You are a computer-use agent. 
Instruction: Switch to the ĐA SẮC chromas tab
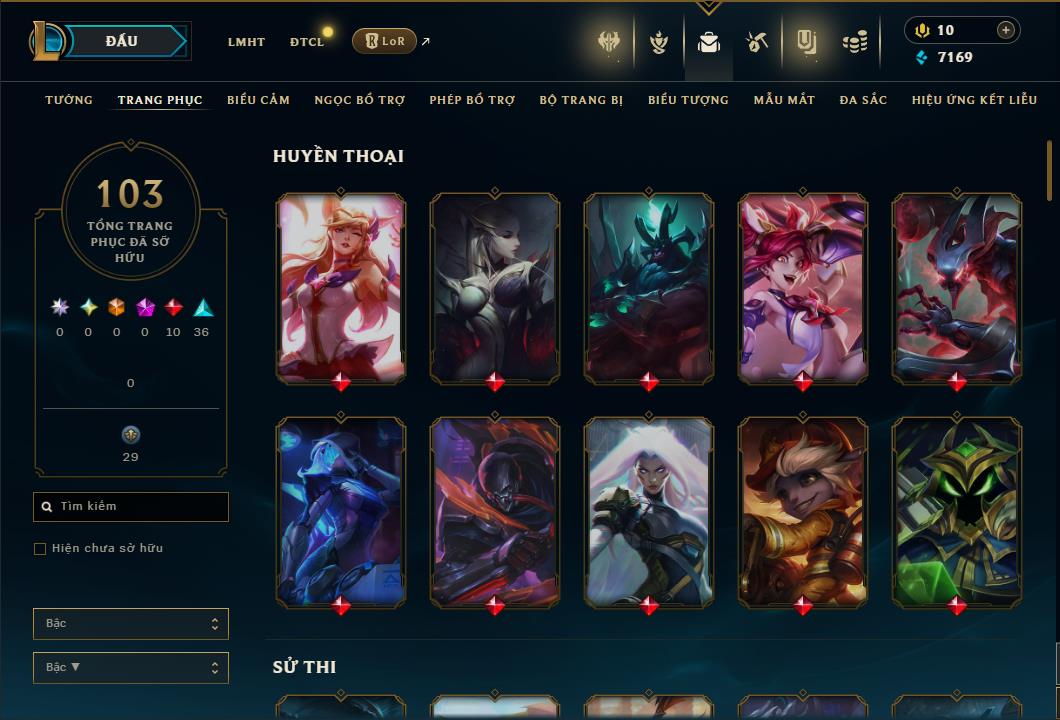point(863,100)
